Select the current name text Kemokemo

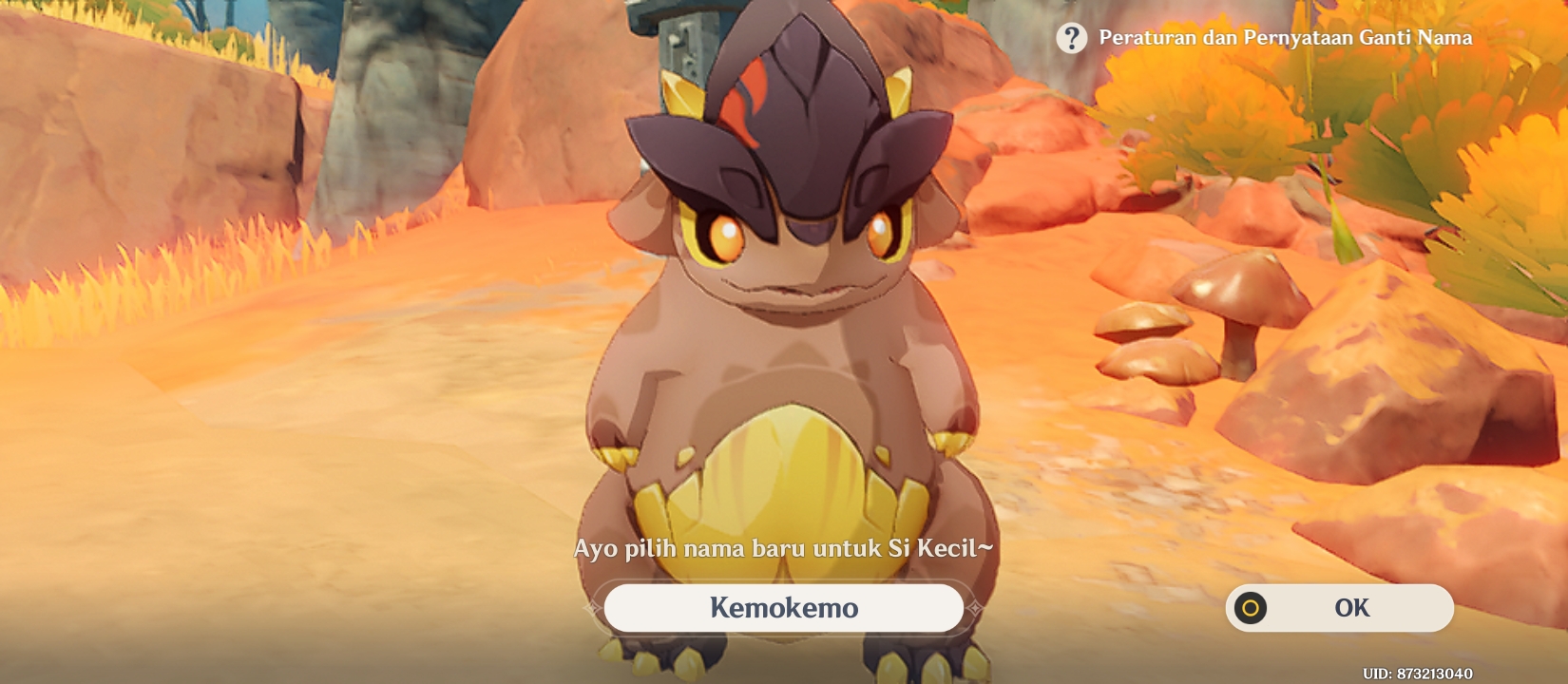coord(785,608)
